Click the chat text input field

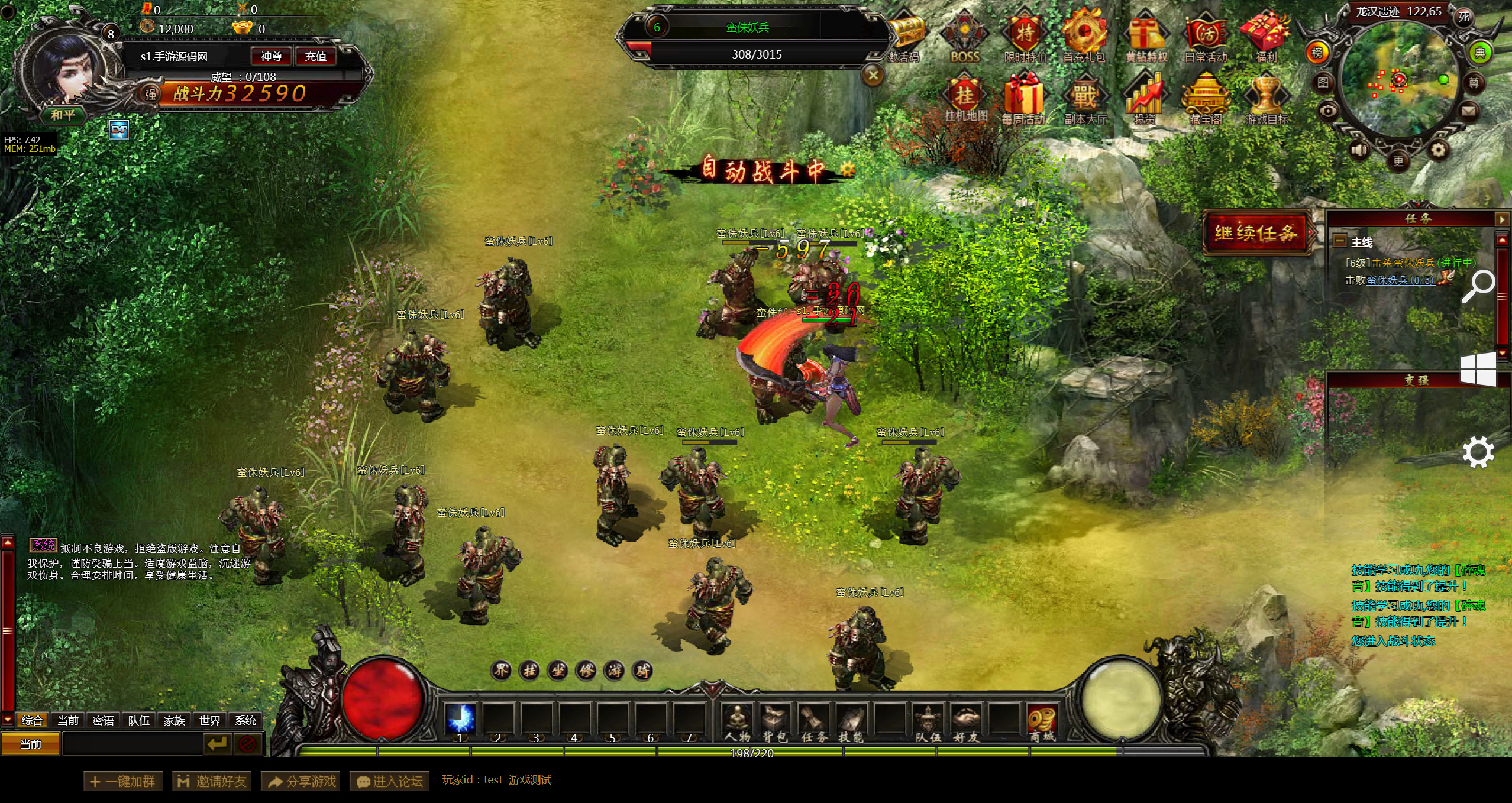pos(132,744)
